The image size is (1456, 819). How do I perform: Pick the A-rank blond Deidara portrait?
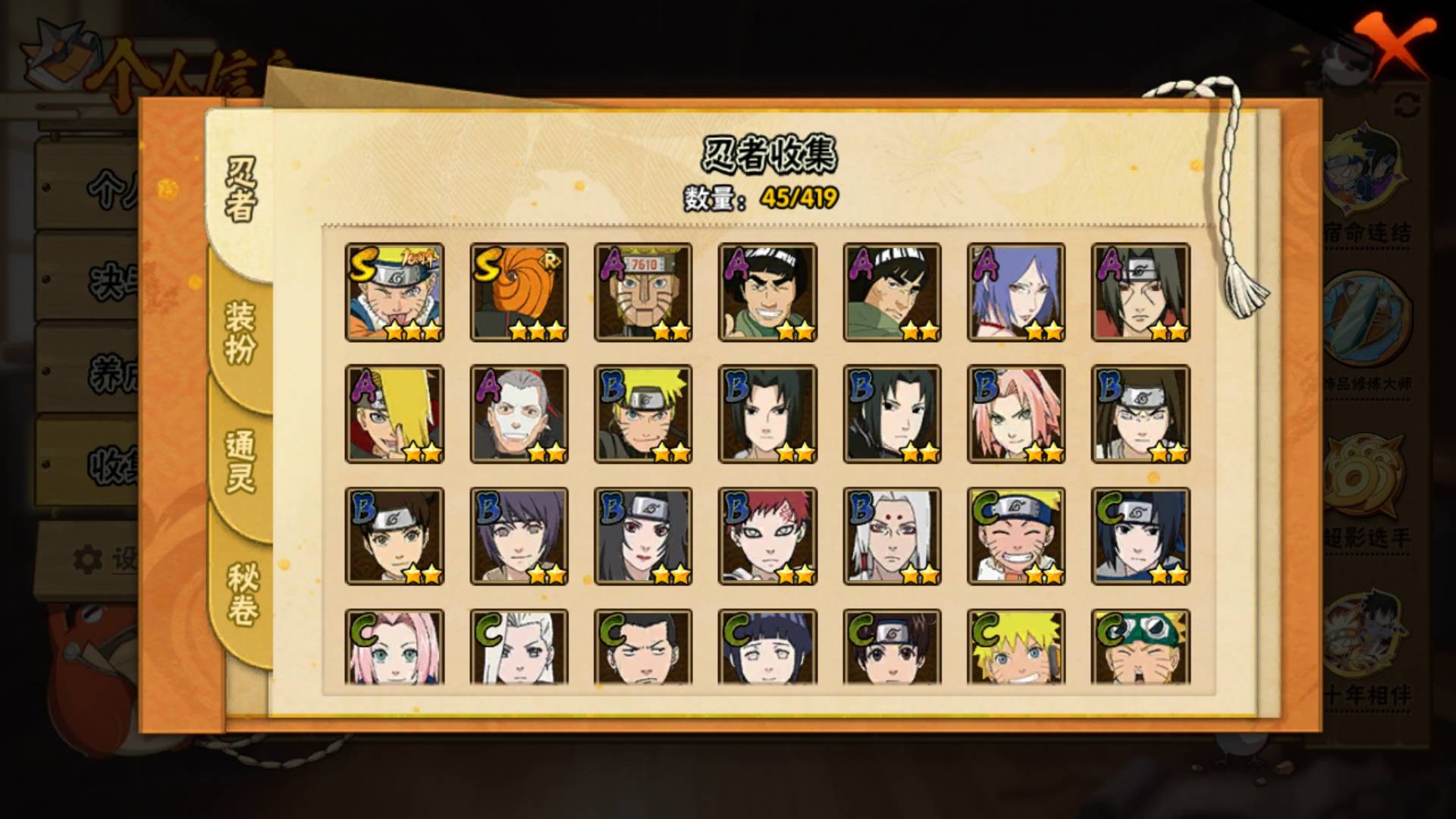pyautogui.click(x=394, y=414)
